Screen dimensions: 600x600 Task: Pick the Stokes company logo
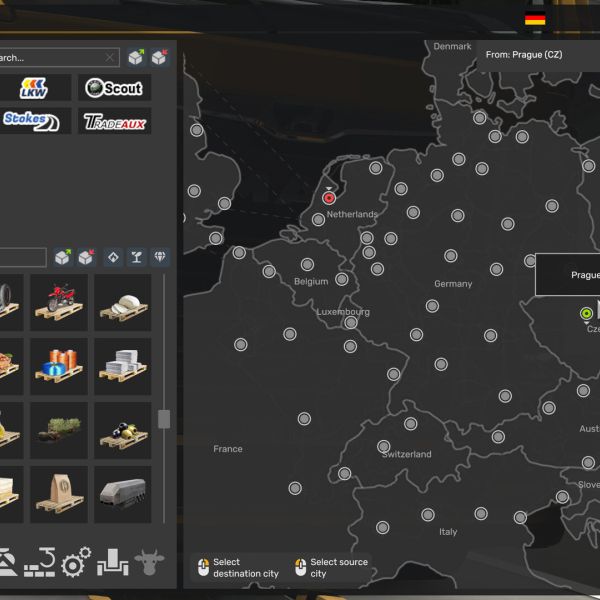click(x=35, y=121)
